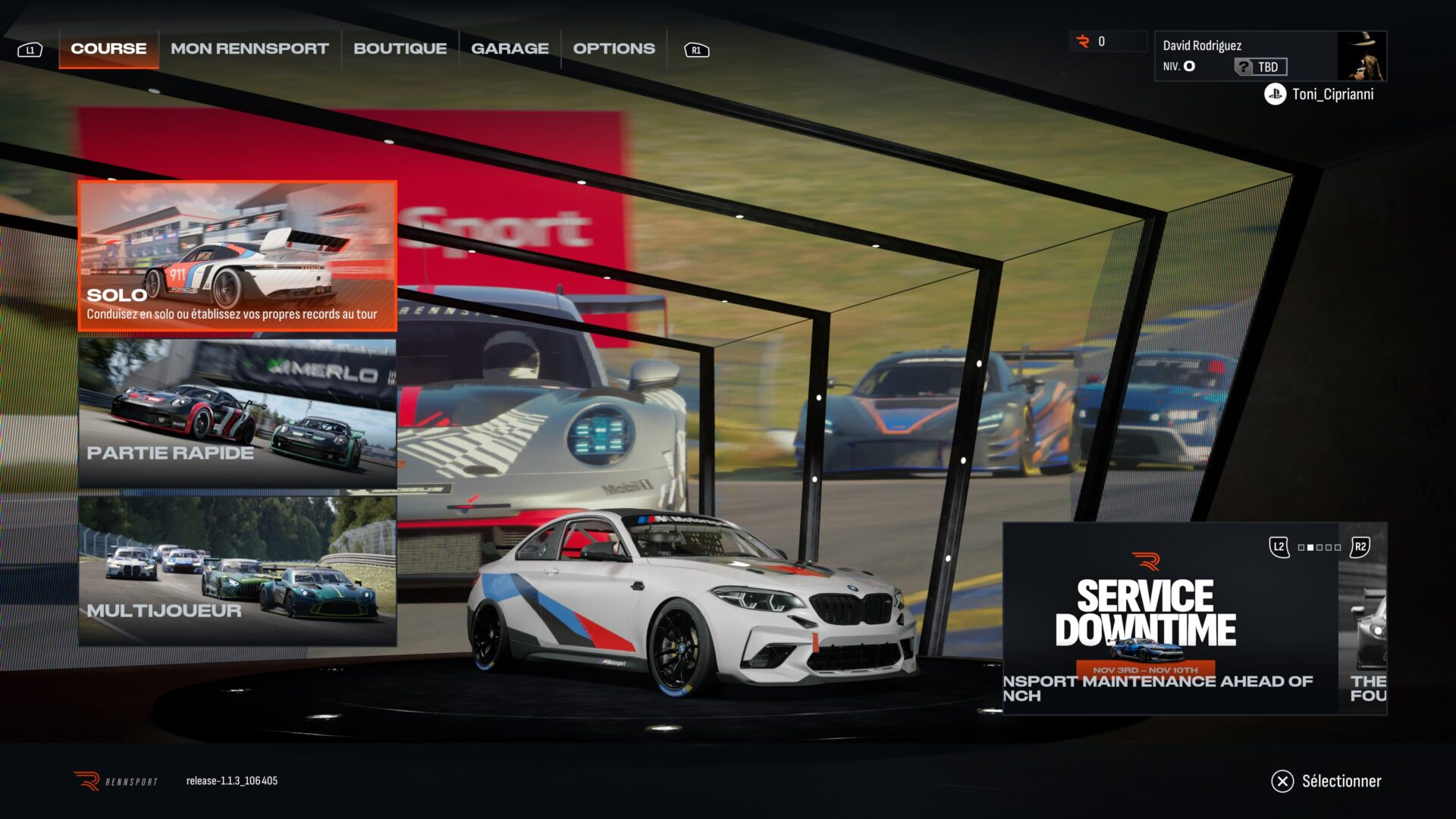Screen dimensions: 1456x819
Task: Switch to the Course tab
Action: point(108,49)
